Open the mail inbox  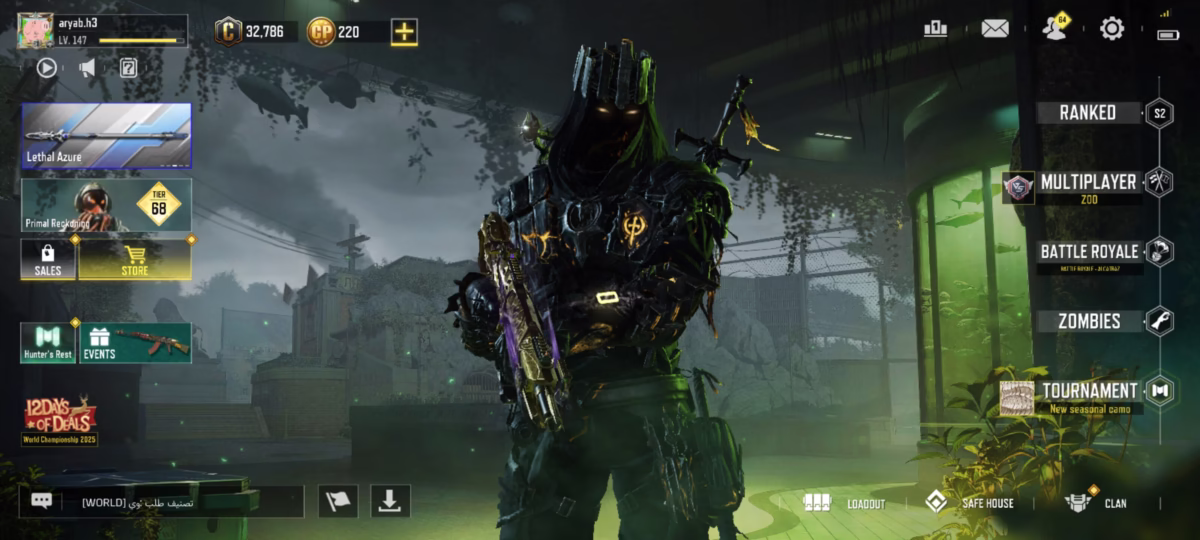coord(995,29)
